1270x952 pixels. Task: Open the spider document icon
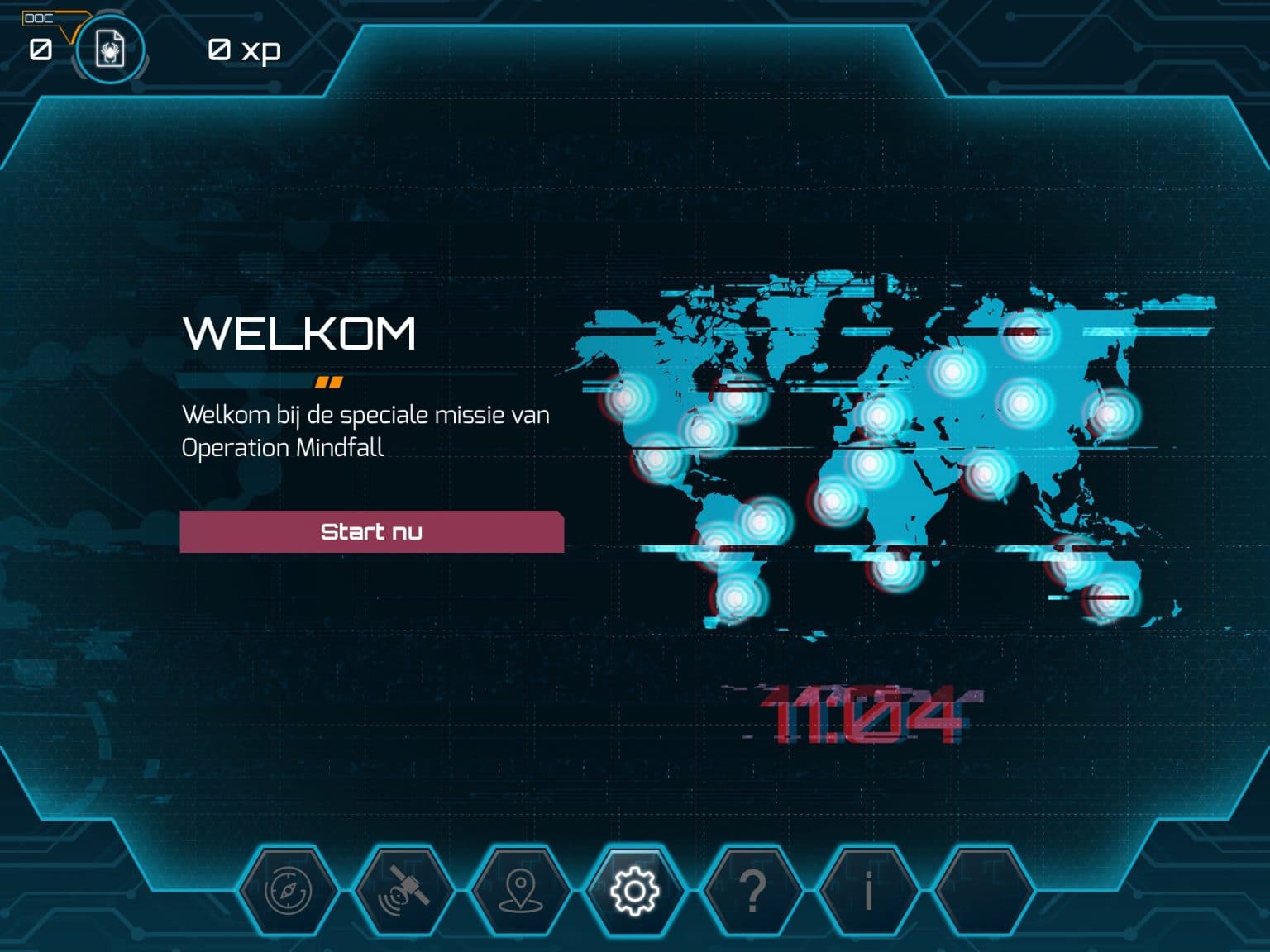pos(110,50)
